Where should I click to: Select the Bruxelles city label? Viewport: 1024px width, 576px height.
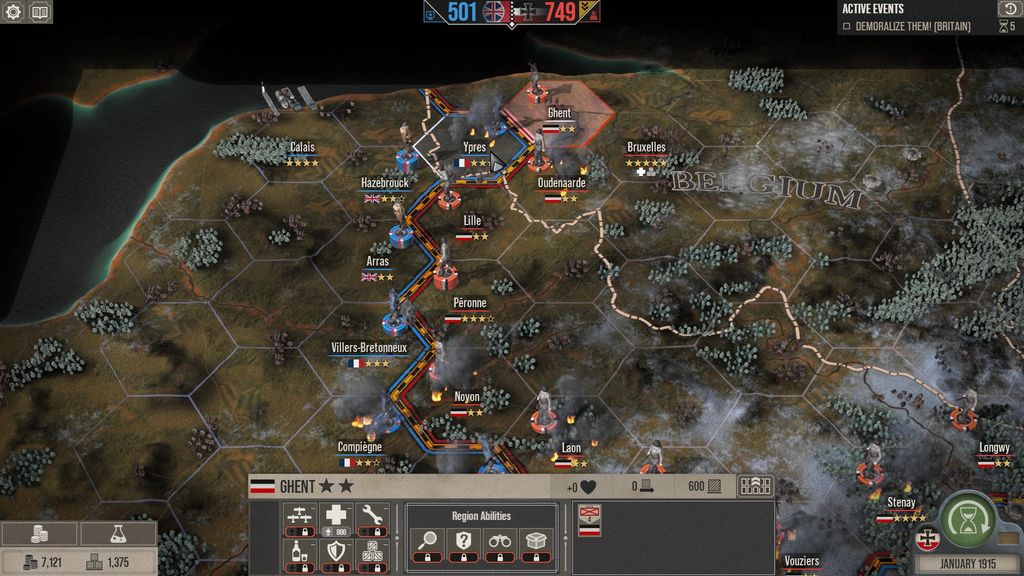click(646, 148)
